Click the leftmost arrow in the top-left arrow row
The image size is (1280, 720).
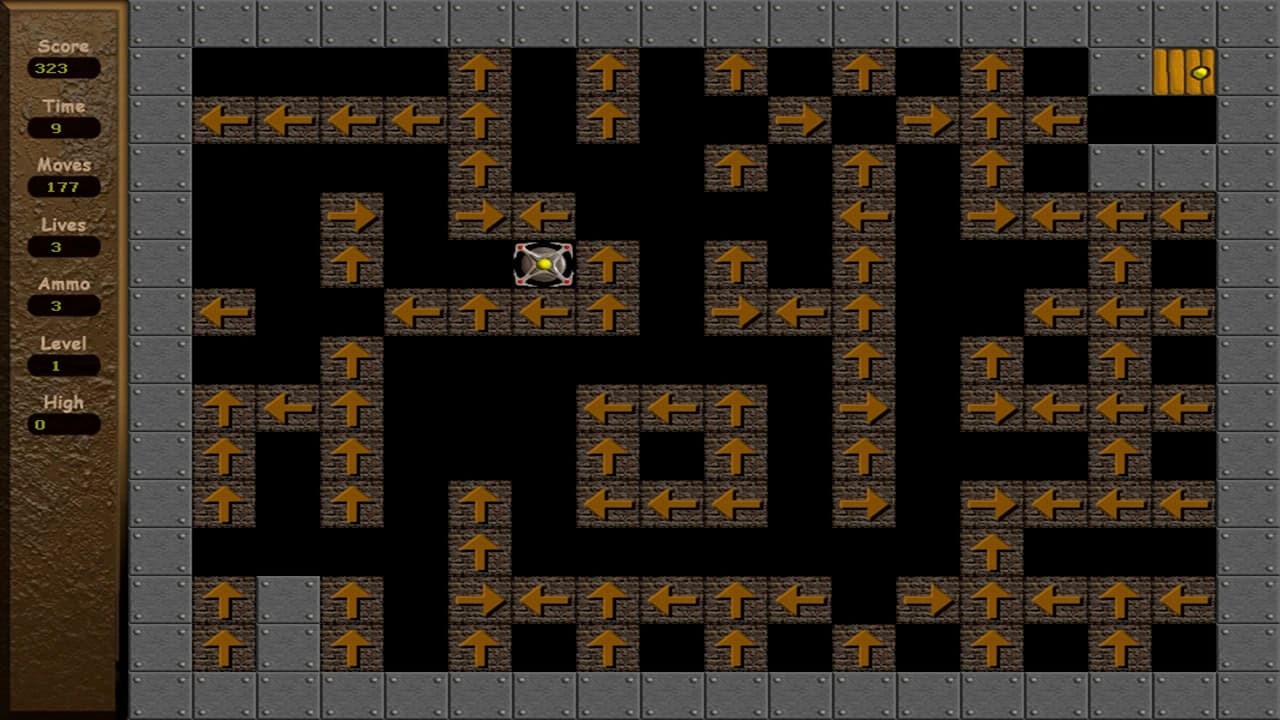point(225,120)
